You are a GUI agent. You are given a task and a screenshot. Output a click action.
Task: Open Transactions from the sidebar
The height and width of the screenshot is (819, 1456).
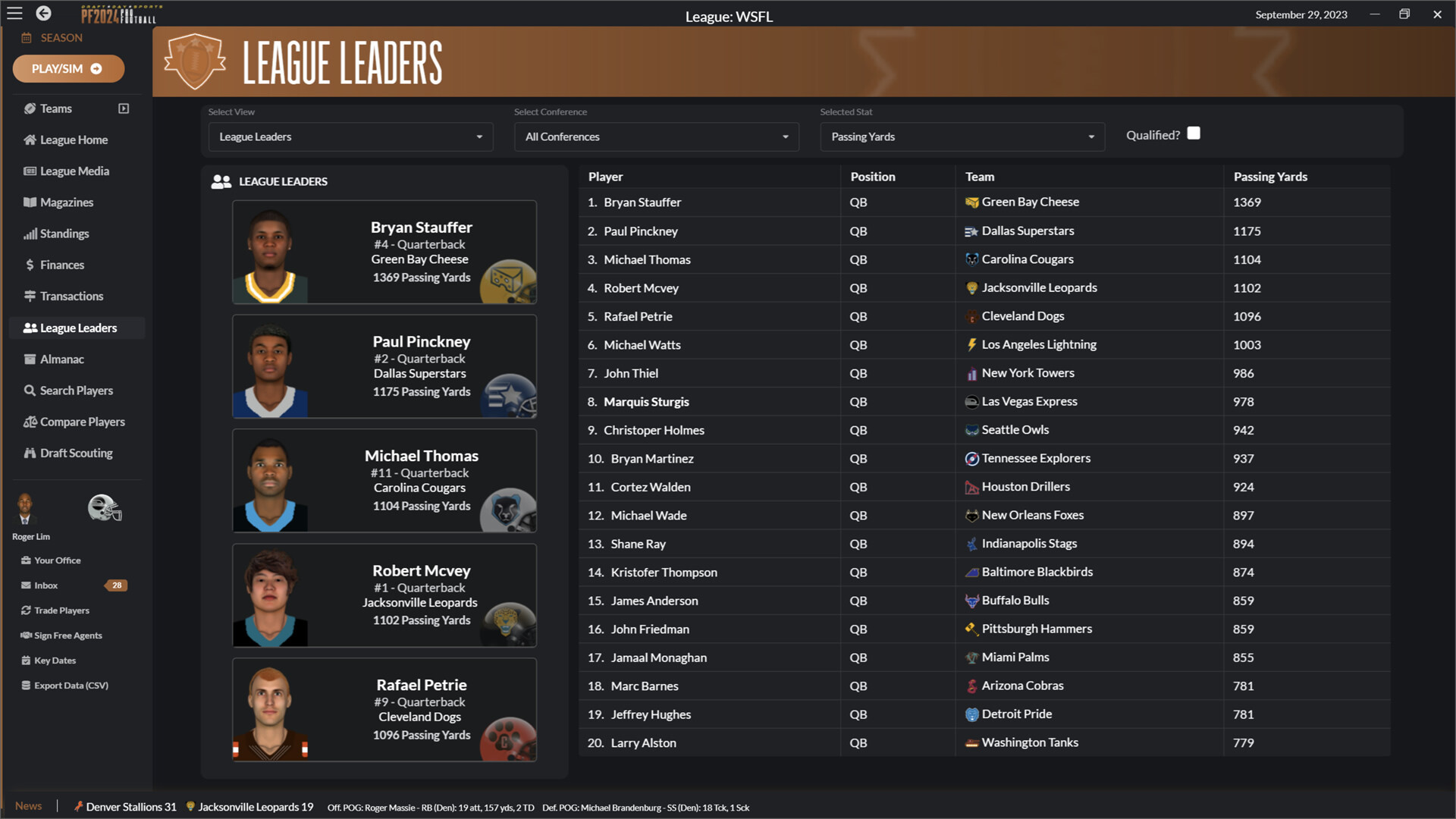coord(71,296)
